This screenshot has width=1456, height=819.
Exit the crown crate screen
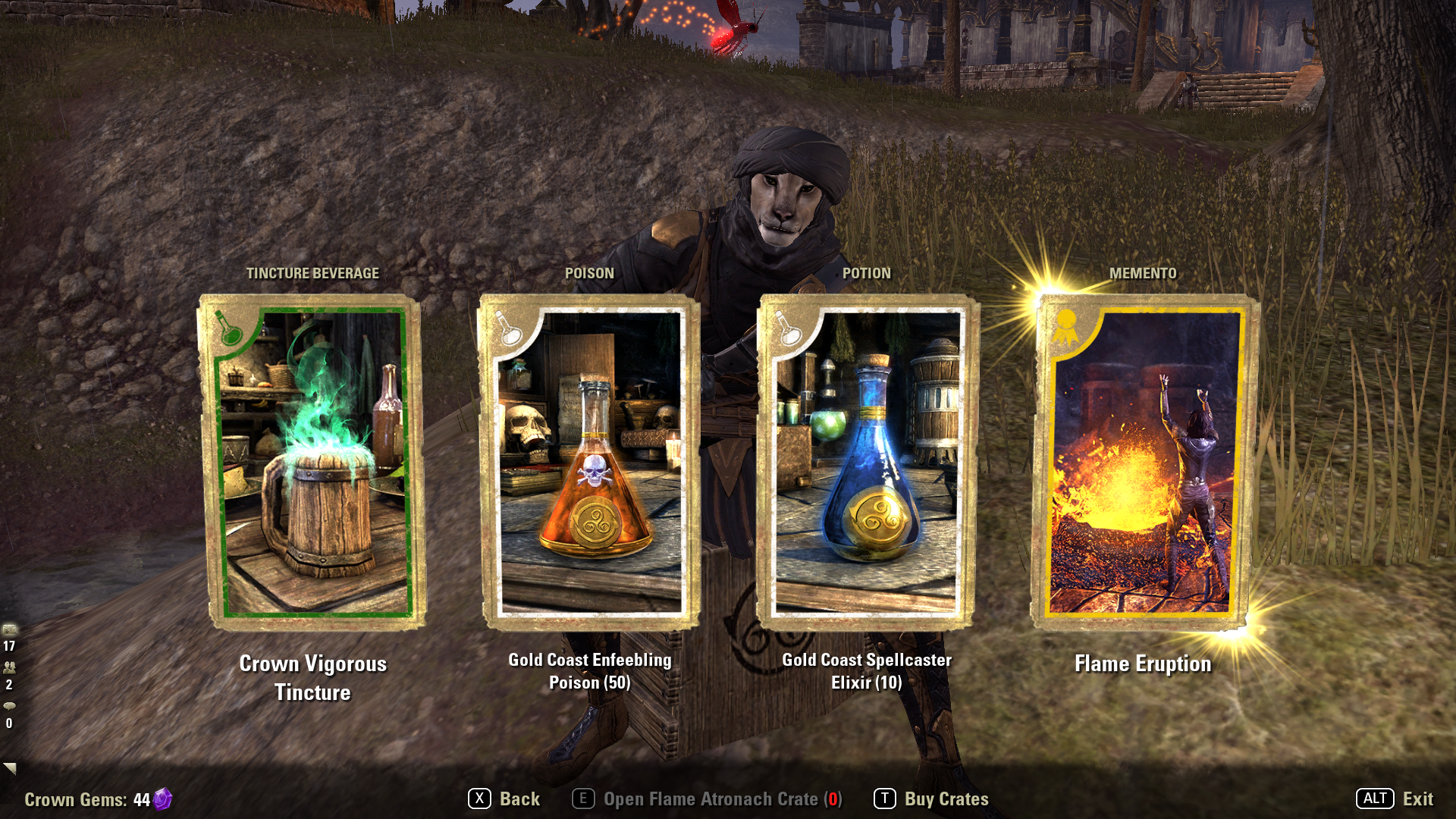click(1395, 799)
